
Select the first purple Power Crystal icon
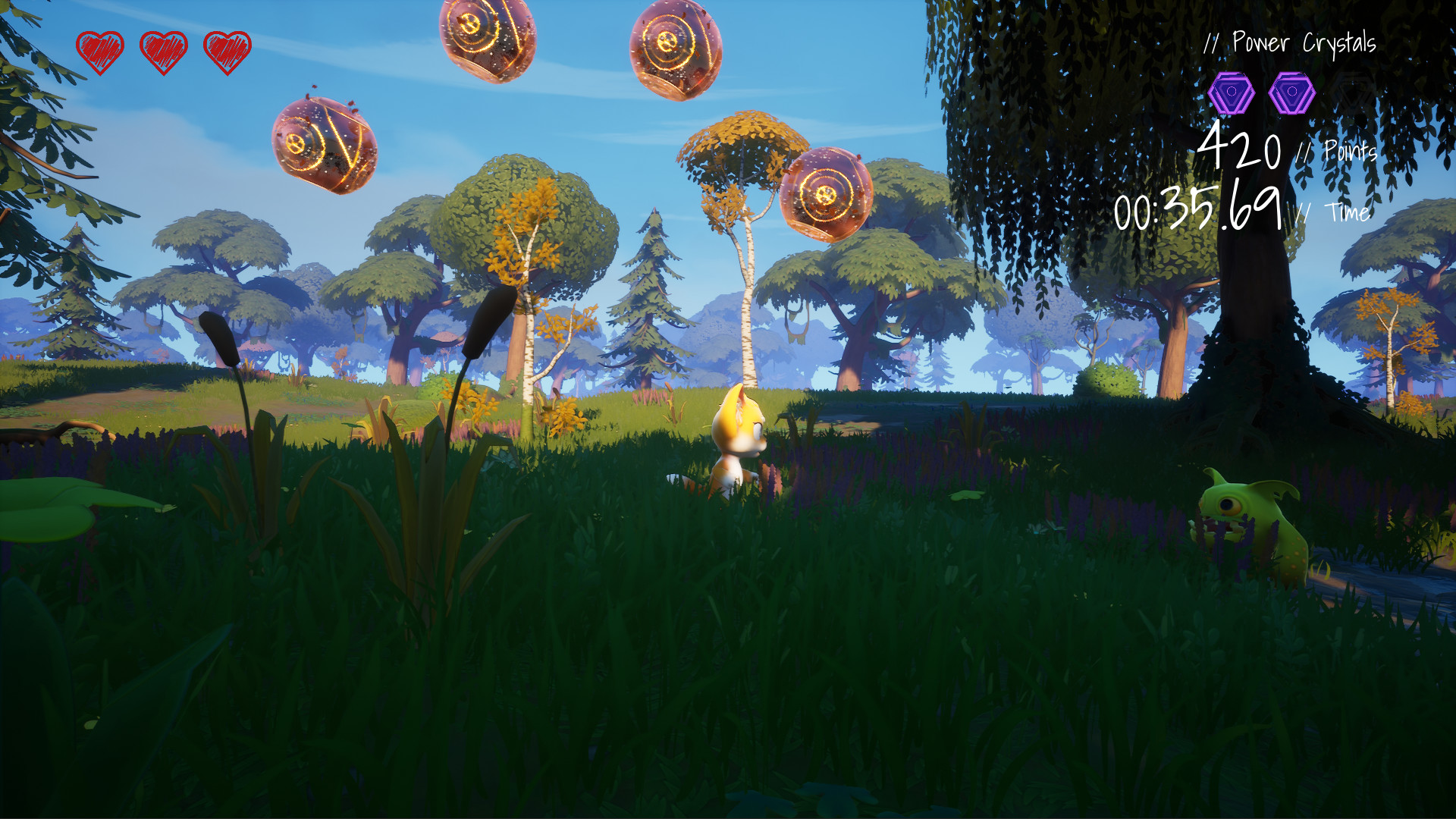(x=1233, y=91)
